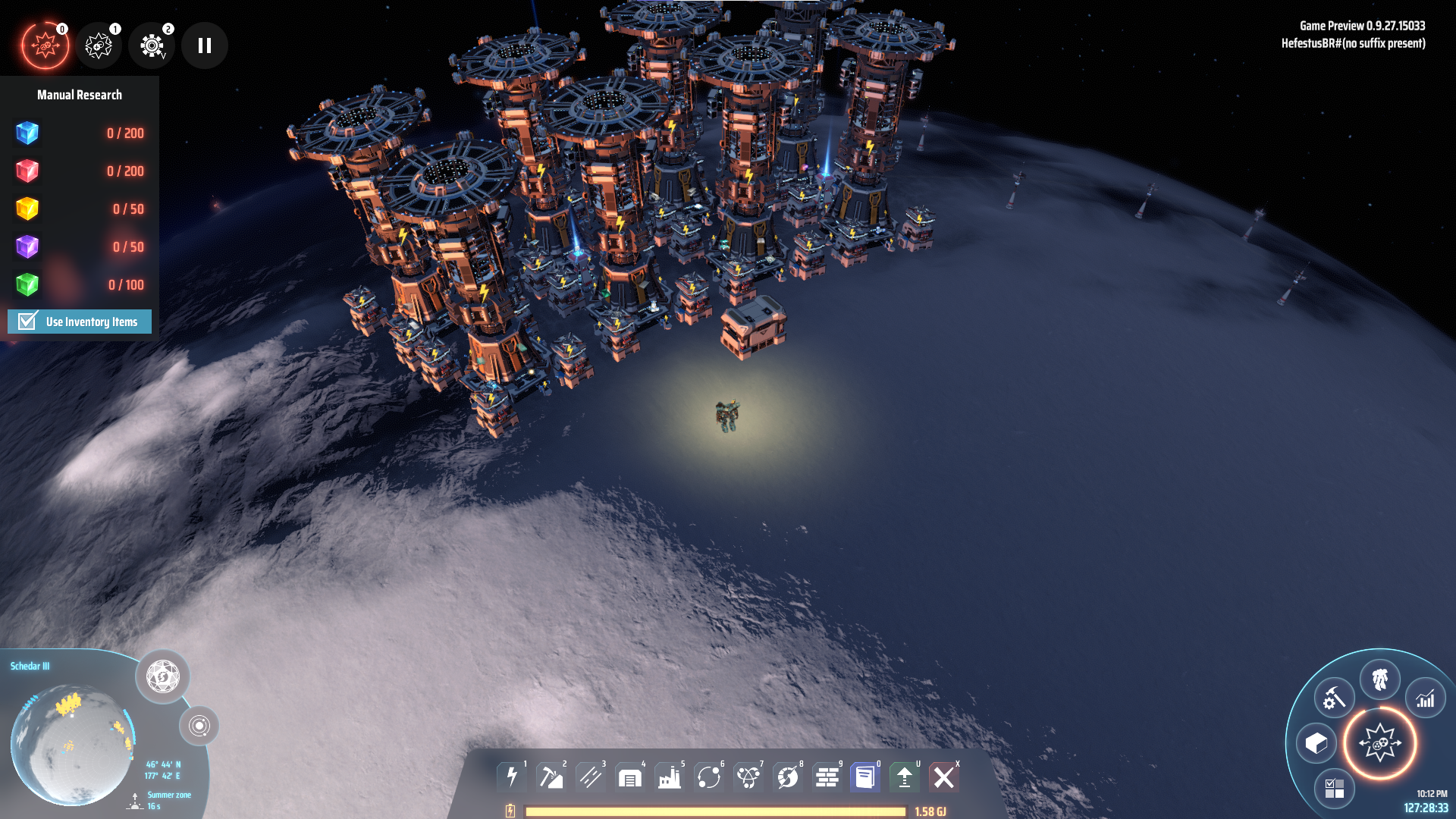
Task: Toggle the Use Inventory Items checkbox
Action: [28, 322]
